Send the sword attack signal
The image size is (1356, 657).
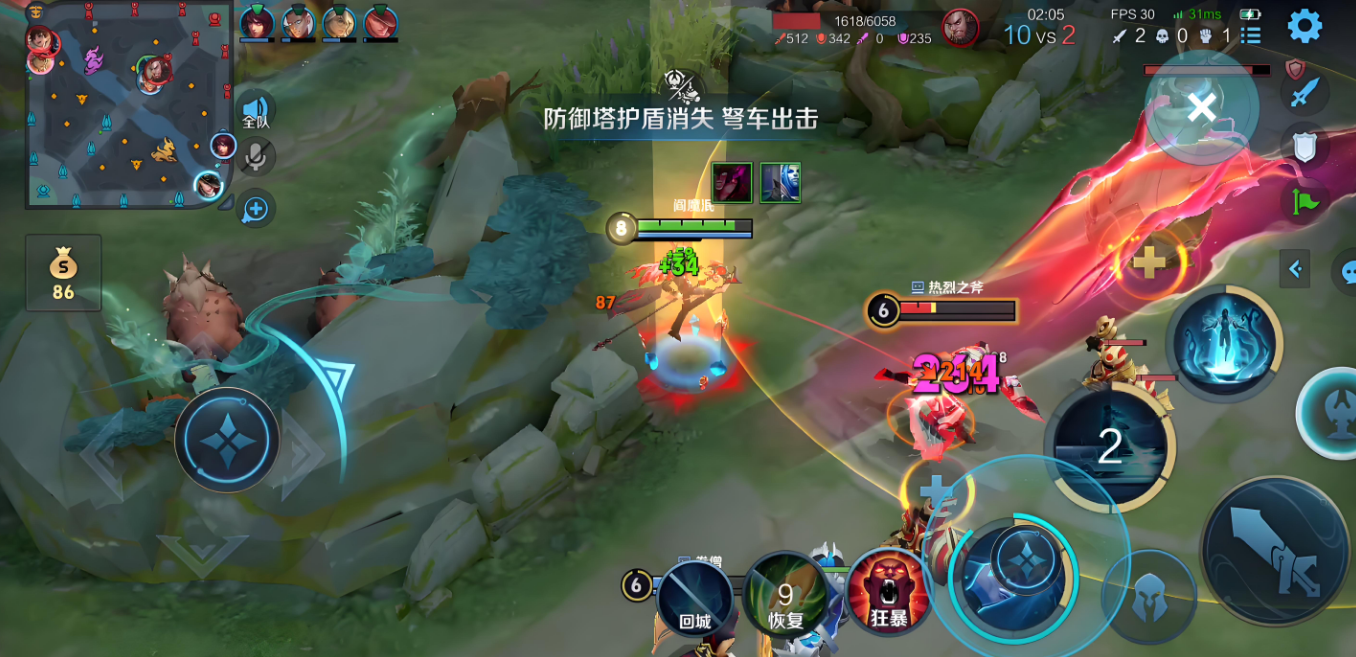[1304, 93]
